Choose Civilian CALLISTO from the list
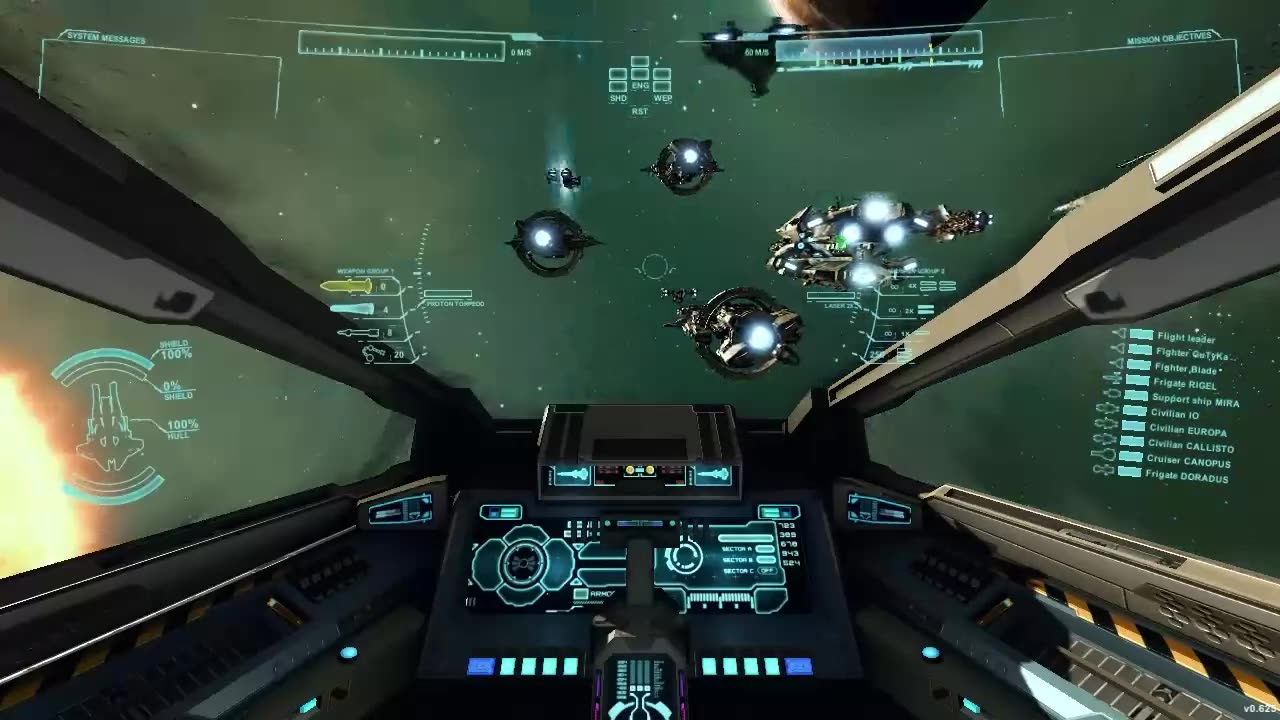Viewport: 1280px width, 720px height. coord(1190,445)
